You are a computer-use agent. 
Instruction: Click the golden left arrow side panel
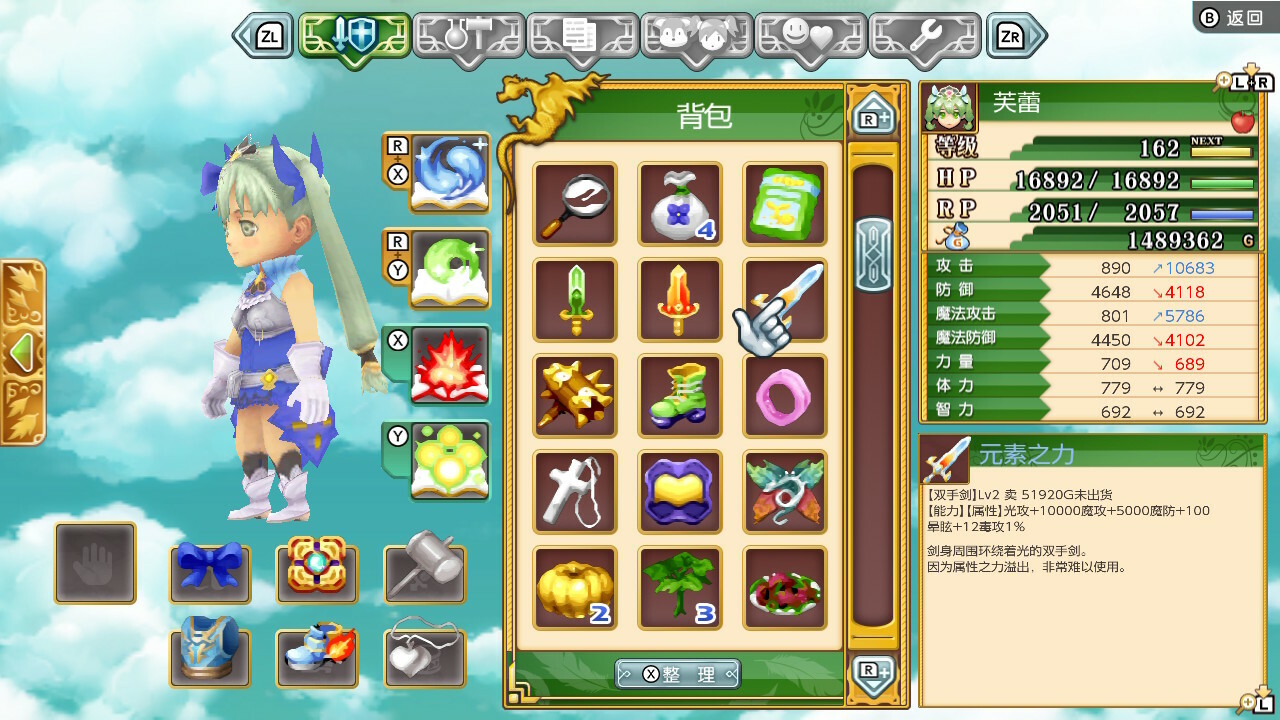[x=22, y=352]
